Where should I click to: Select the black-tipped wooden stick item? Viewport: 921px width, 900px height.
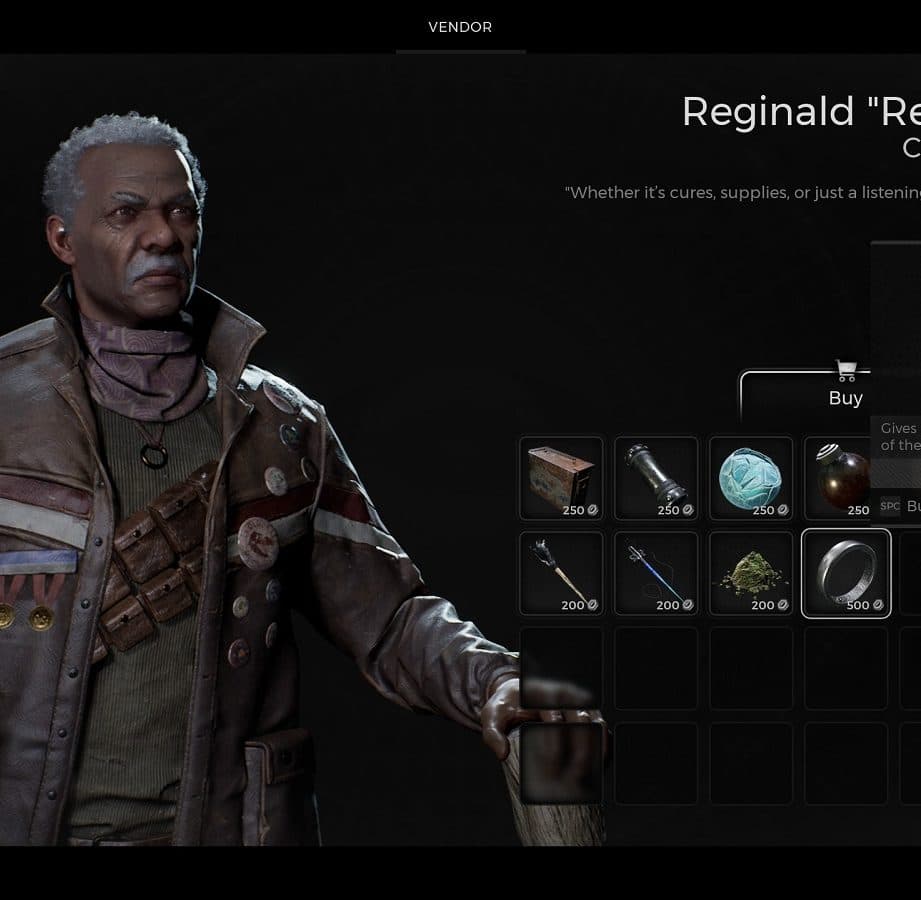click(x=561, y=573)
